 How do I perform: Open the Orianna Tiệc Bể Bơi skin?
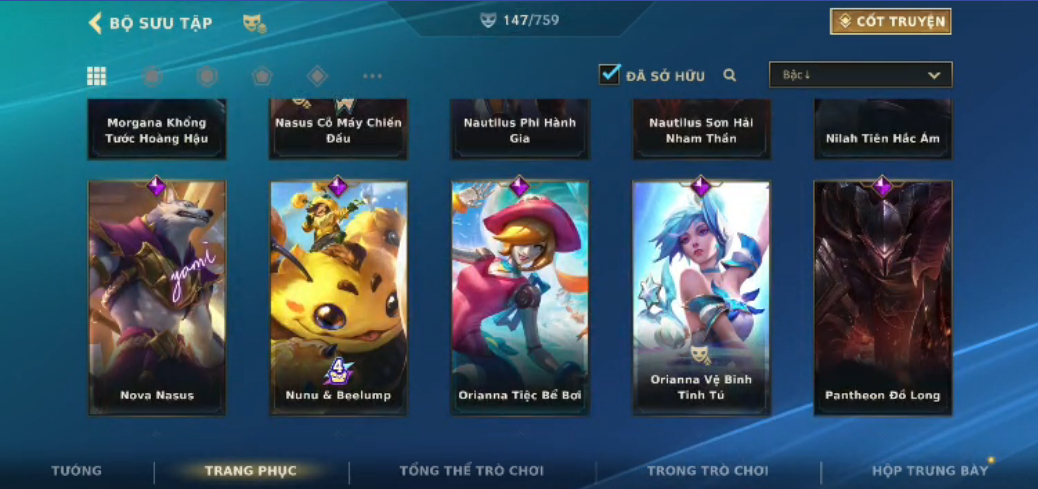[520, 297]
